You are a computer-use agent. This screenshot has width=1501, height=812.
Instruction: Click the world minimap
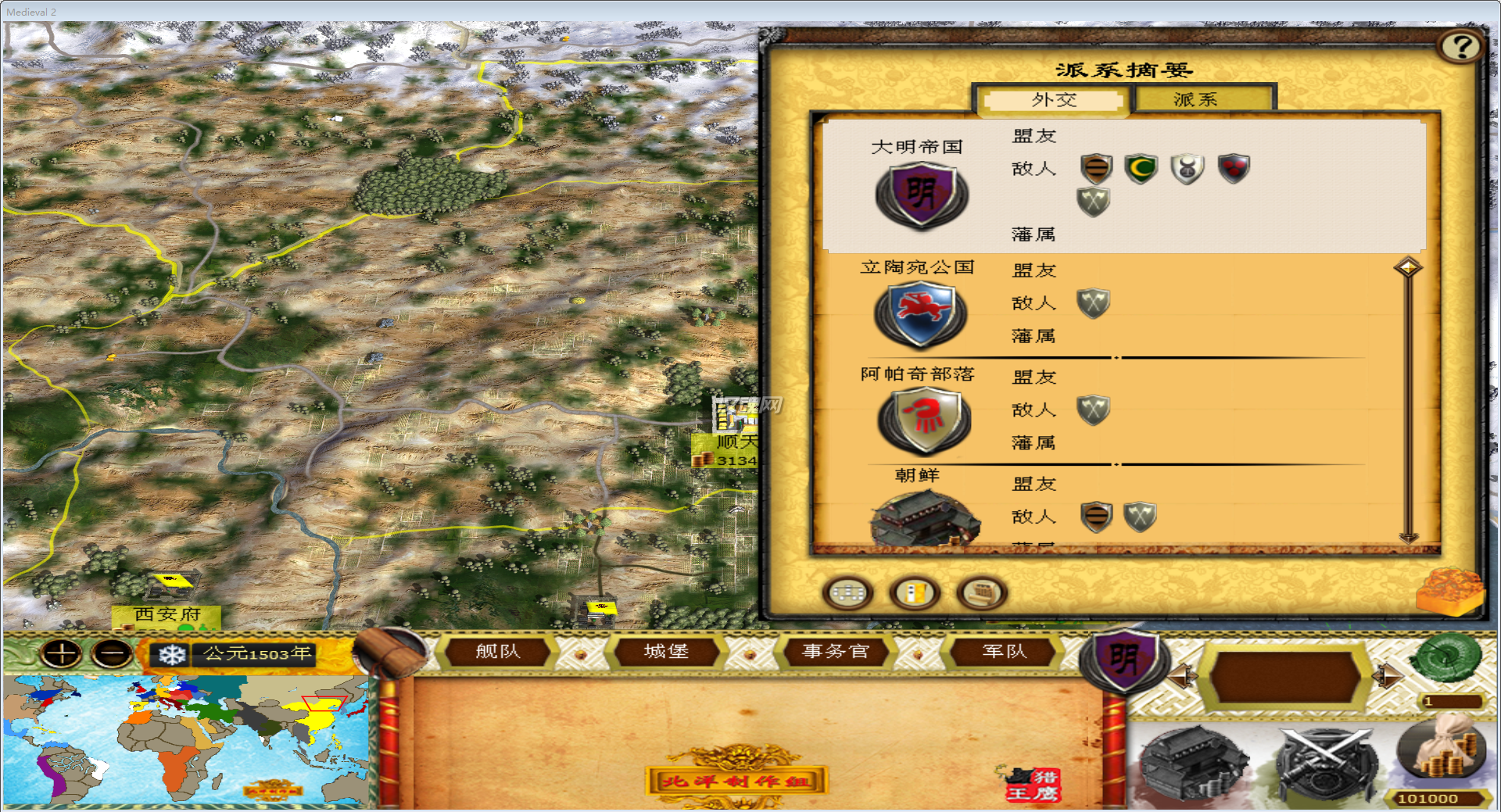[186, 740]
